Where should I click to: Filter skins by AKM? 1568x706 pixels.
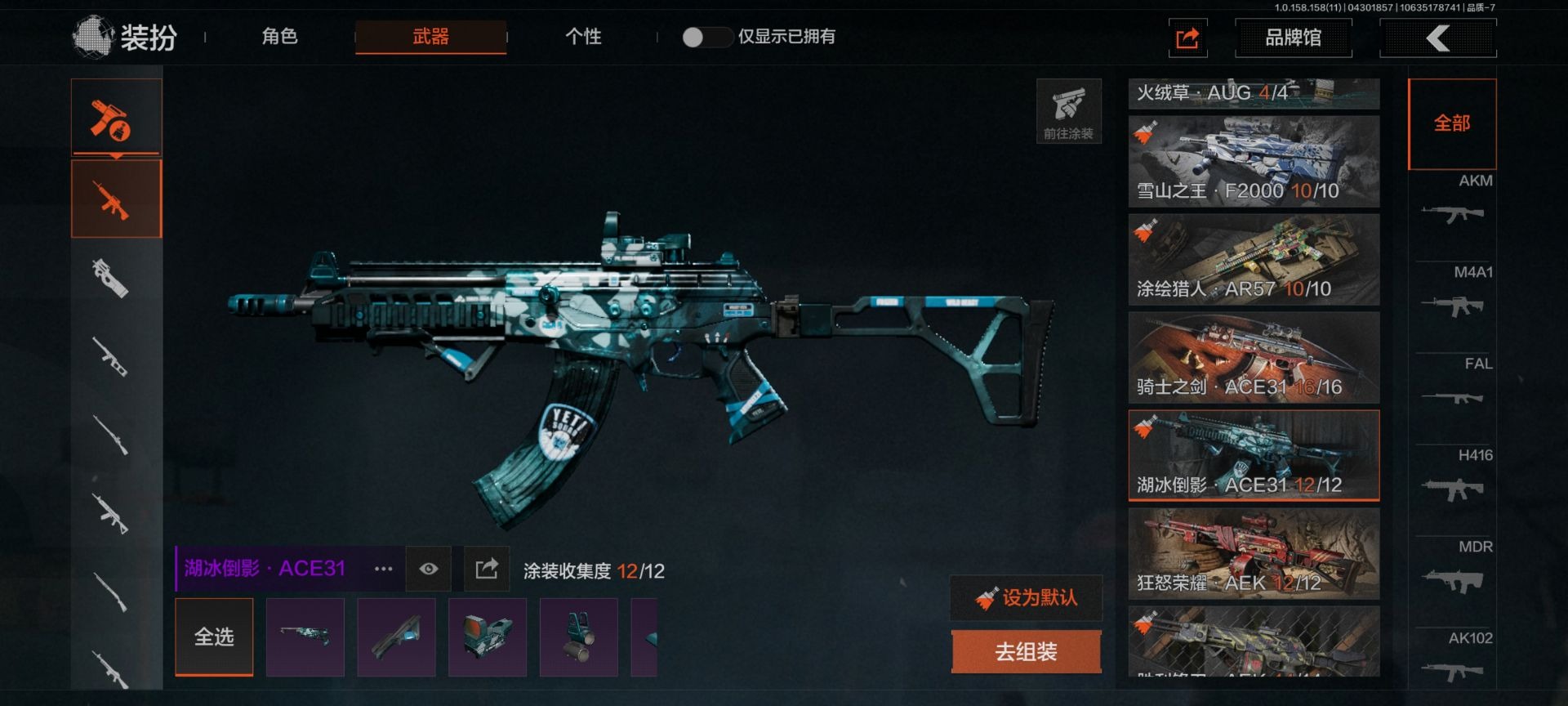[x=1454, y=204]
